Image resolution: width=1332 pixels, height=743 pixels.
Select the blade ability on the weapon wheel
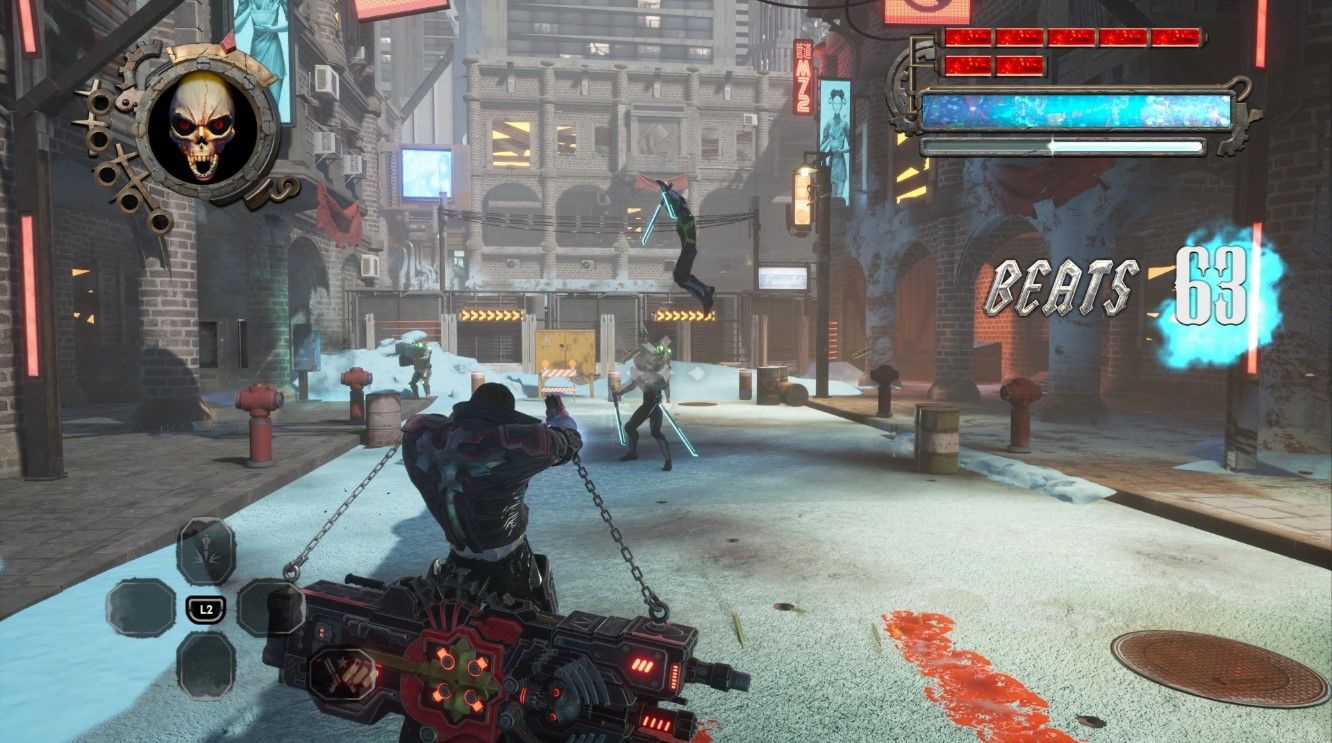tap(207, 550)
